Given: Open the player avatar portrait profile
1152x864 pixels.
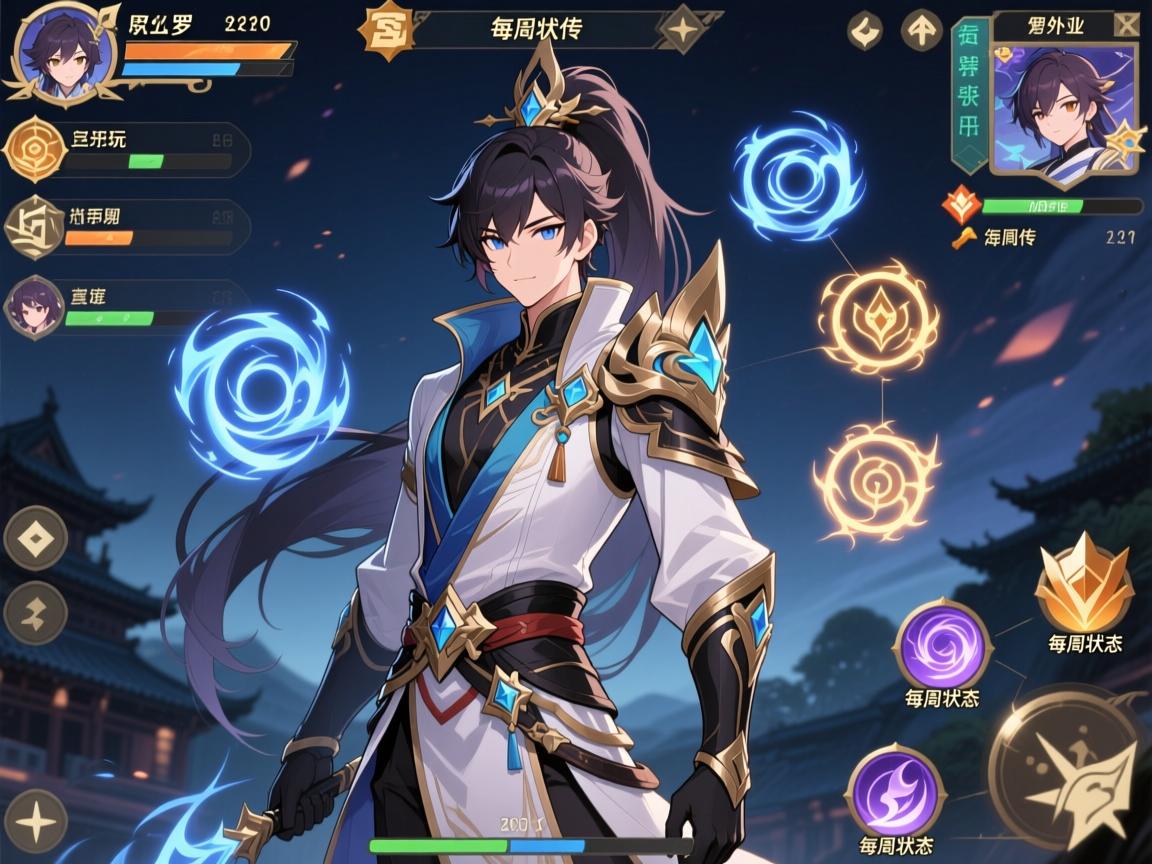Looking at the screenshot, I should 59,52.
